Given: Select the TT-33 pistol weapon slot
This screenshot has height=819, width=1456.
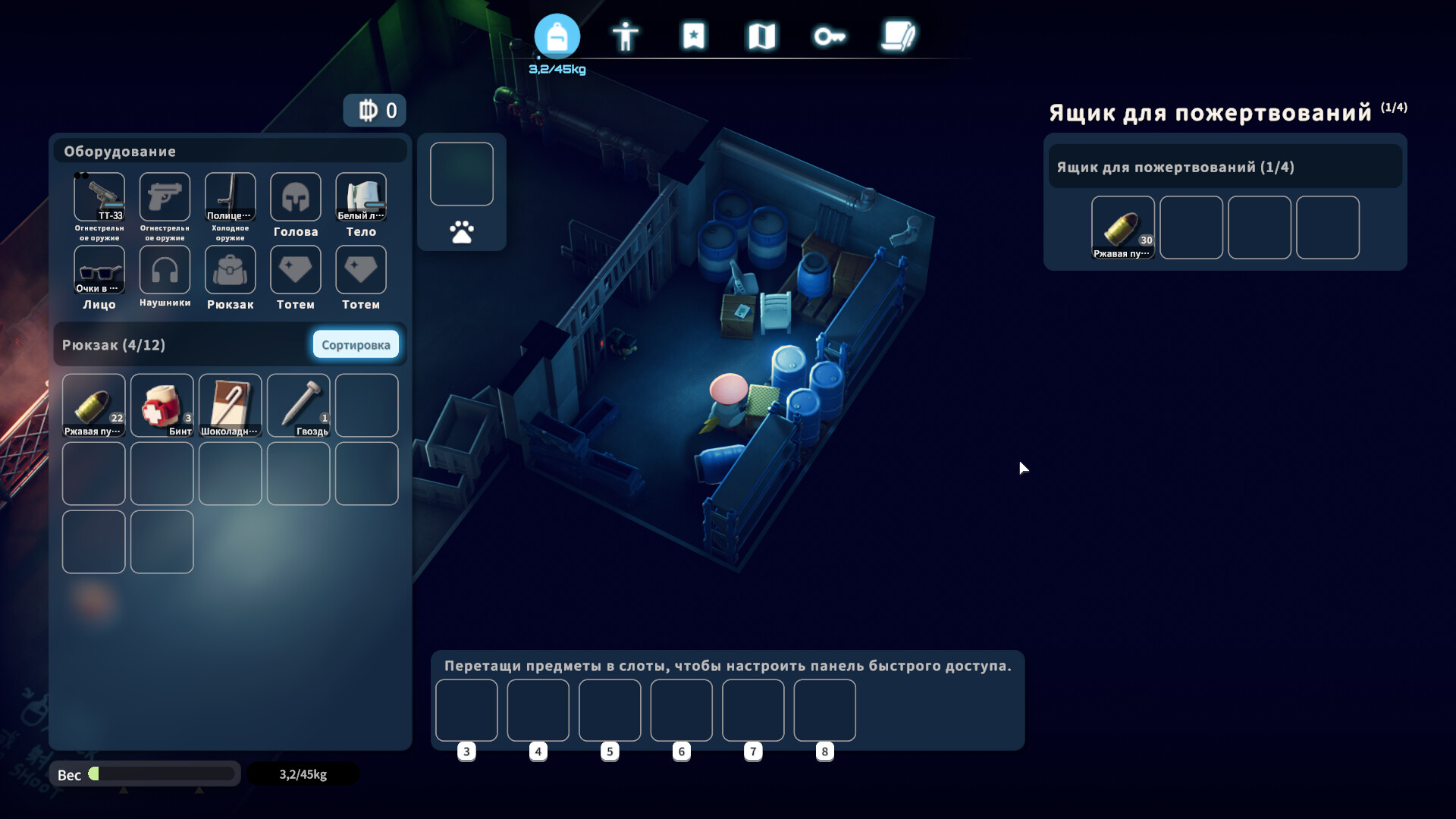Looking at the screenshot, I should pos(99,197).
